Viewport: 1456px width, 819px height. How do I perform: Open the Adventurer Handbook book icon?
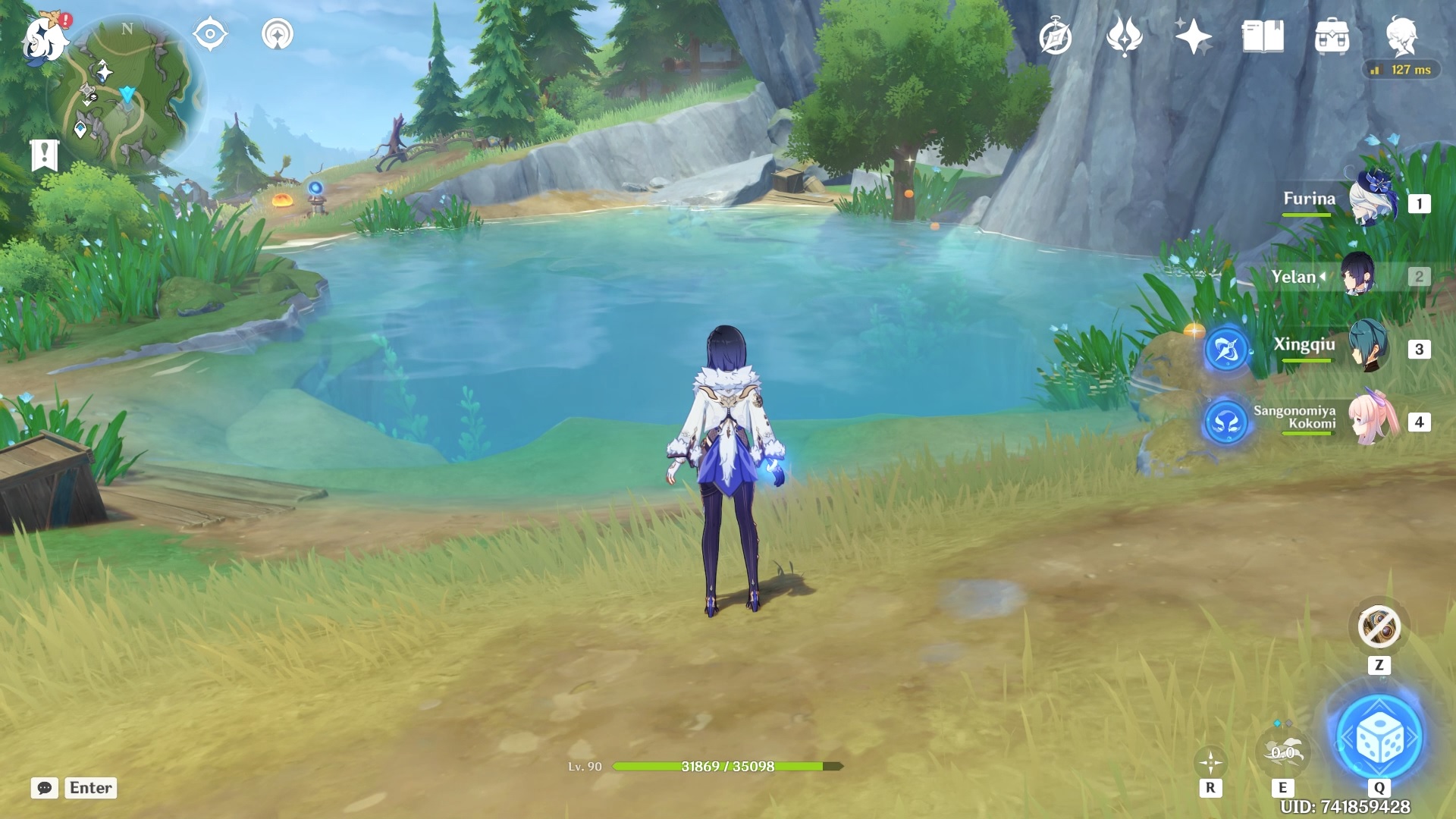click(x=1263, y=36)
